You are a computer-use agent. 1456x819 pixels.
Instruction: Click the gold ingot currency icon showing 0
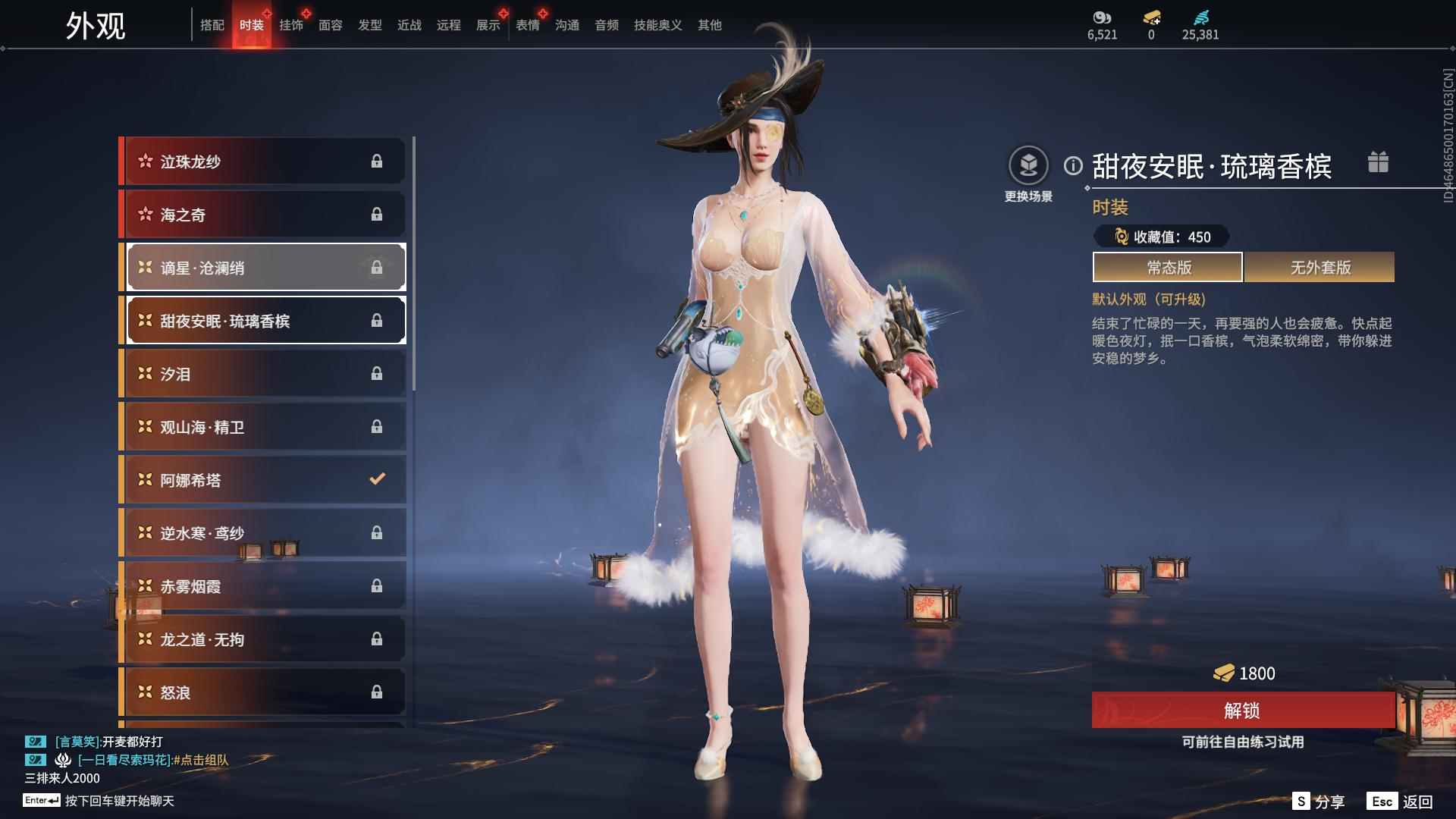pos(1153,17)
